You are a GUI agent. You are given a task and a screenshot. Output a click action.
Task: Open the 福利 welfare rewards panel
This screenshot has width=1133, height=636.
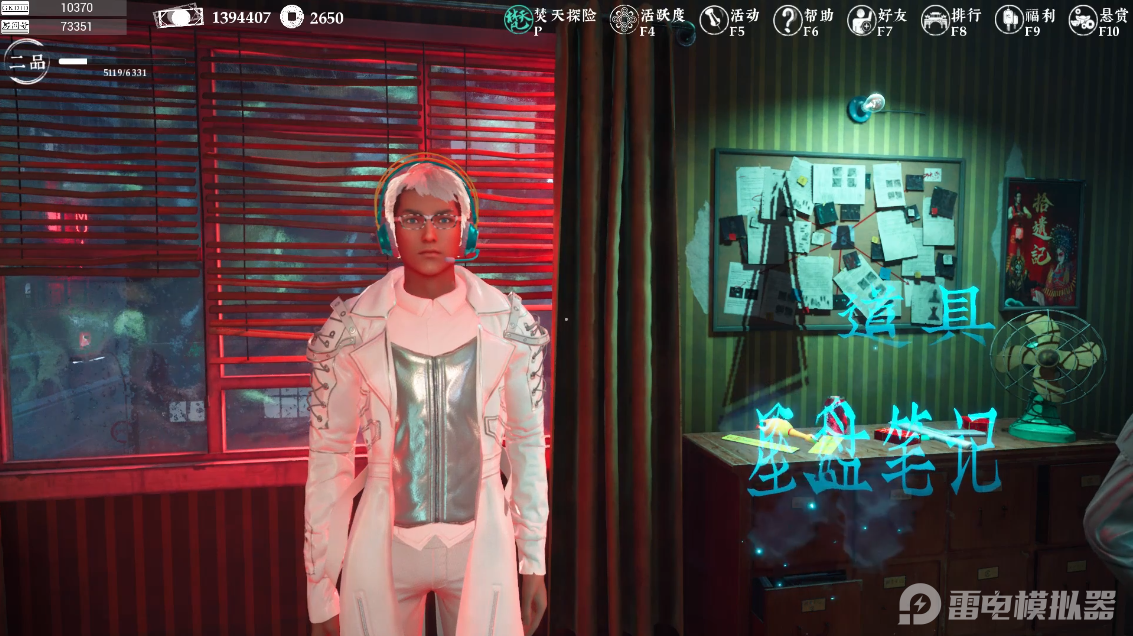1009,20
